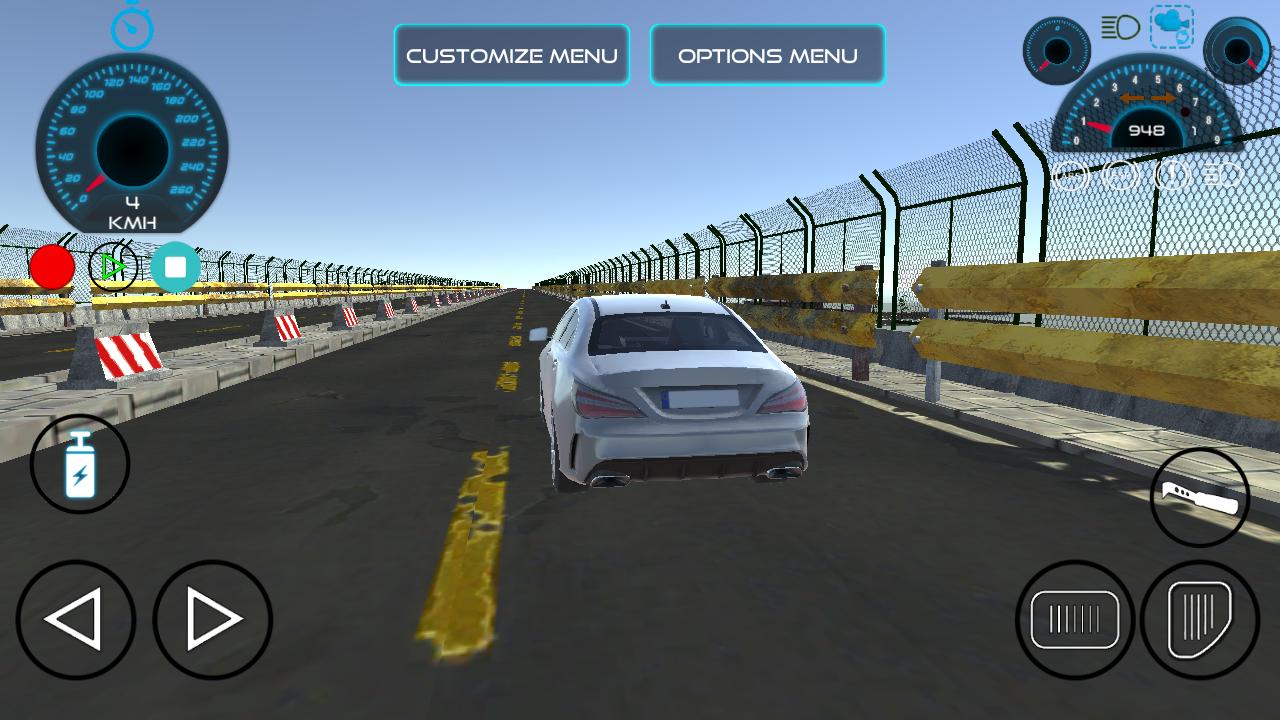
Task: Step on the gas pedal button
Action: pos(1200,620)
